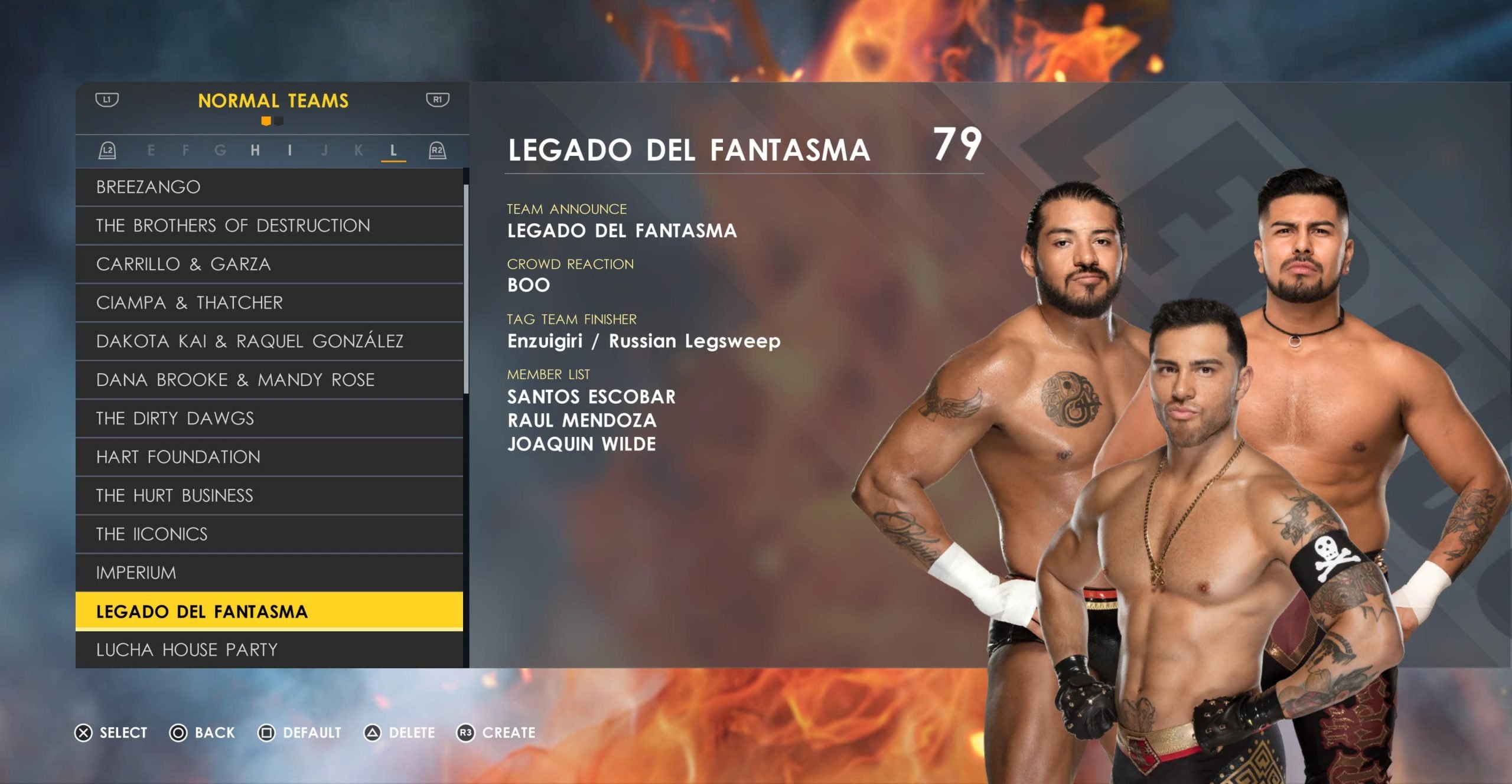Select the Lucha House Party team
Screen dimensions: 1512x784
pyautogui.click(x=269, y=649)
